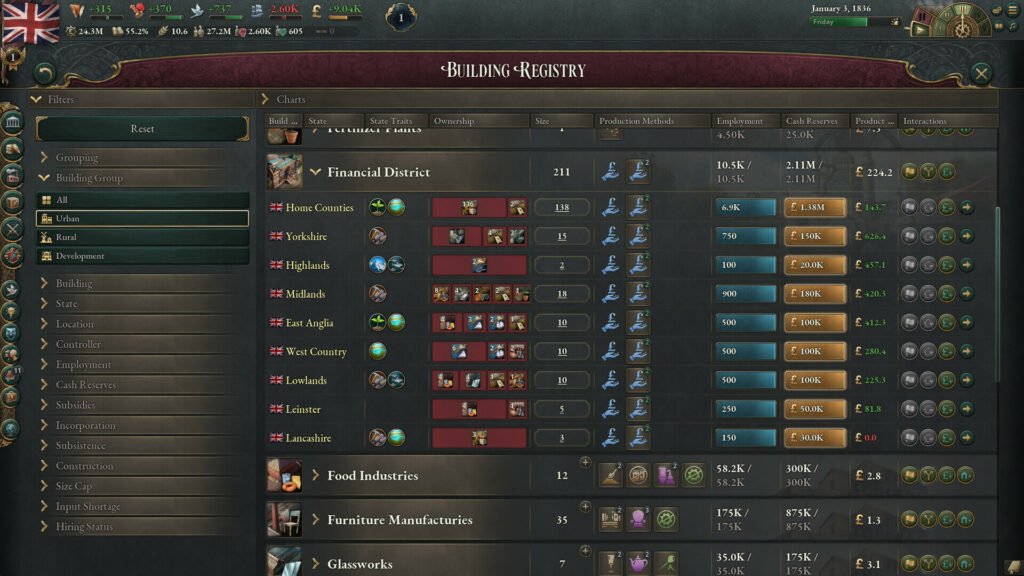The image size is (1024, 576).
Task: Select the Urban building group filter
Action: [142, 218]
